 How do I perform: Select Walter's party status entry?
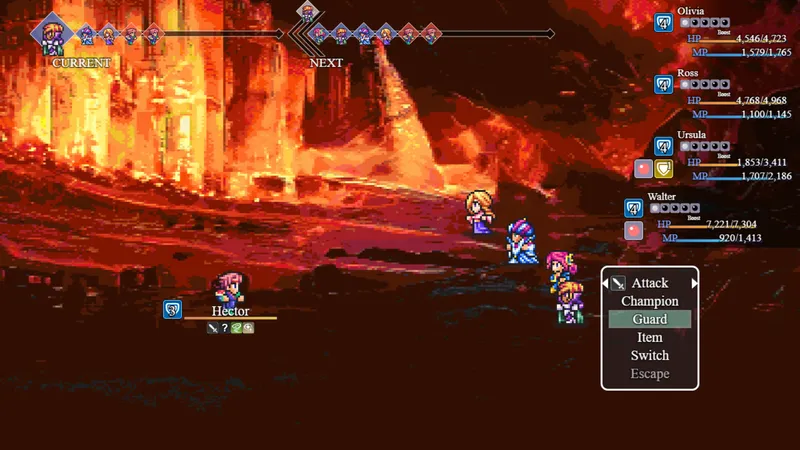700,220
